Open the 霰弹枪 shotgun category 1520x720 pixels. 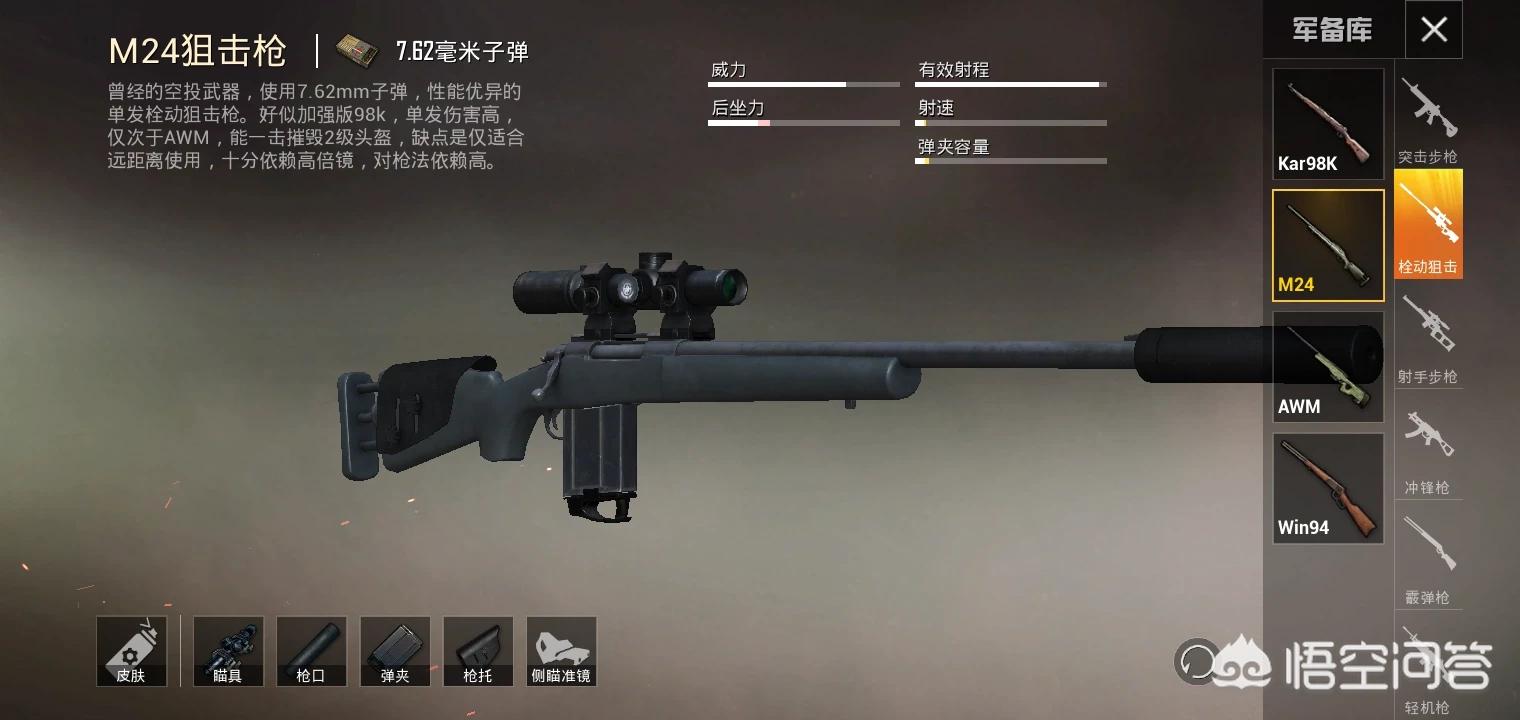click(1428, 558)
